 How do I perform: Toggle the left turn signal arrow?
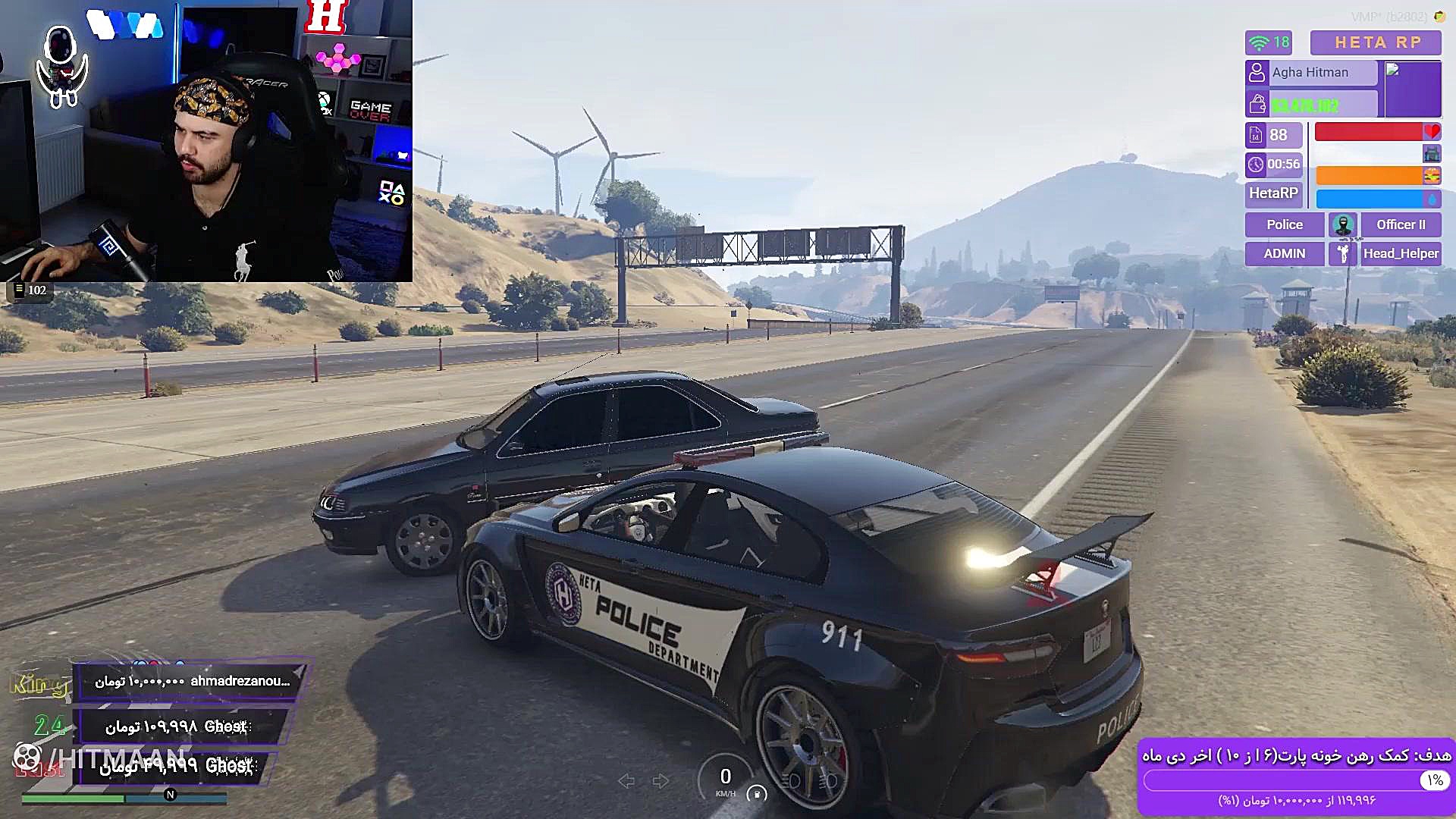626,781
